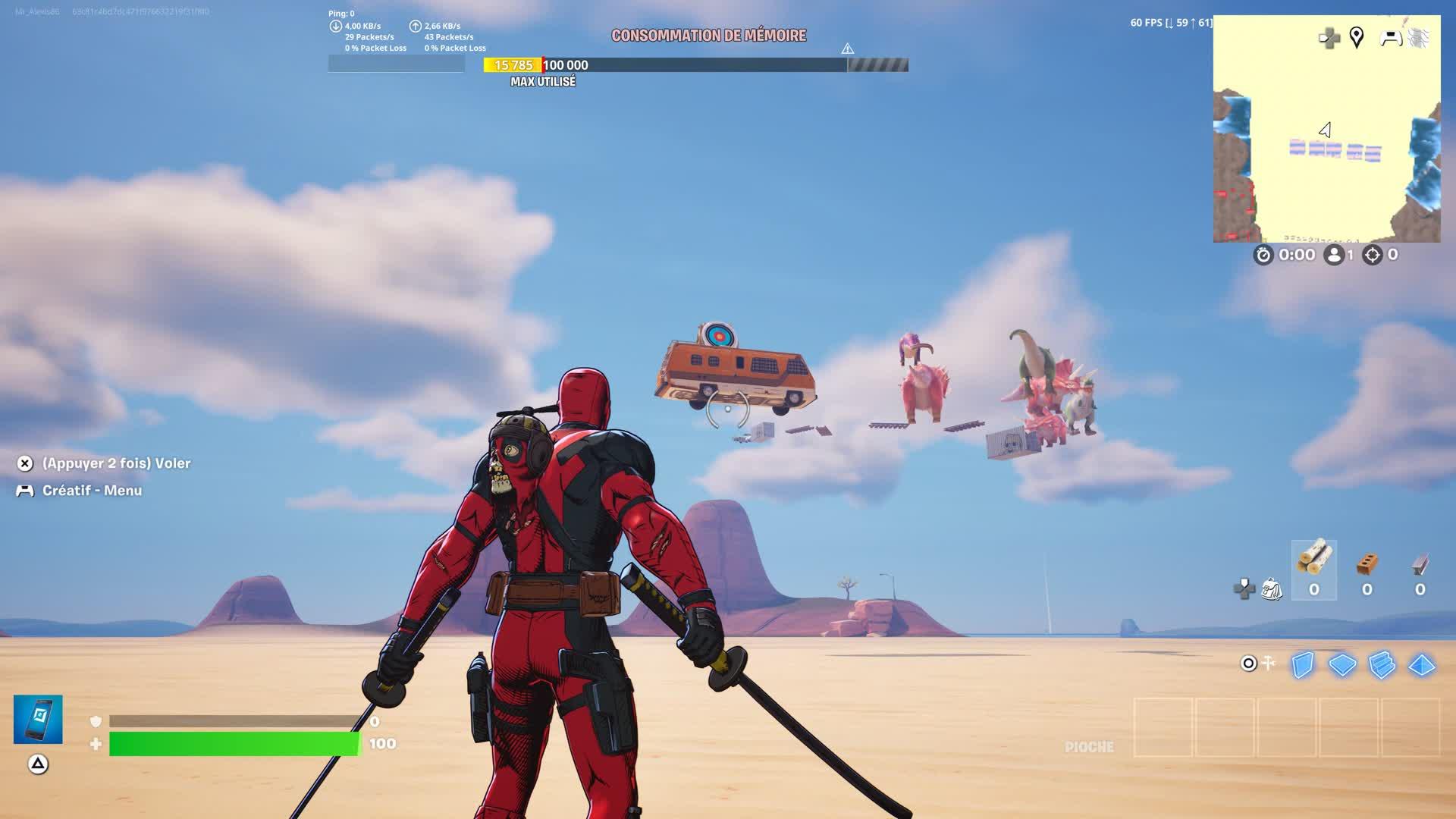Open the minimap
The height and width of the screenshot is (819, 1456).
1326,129
